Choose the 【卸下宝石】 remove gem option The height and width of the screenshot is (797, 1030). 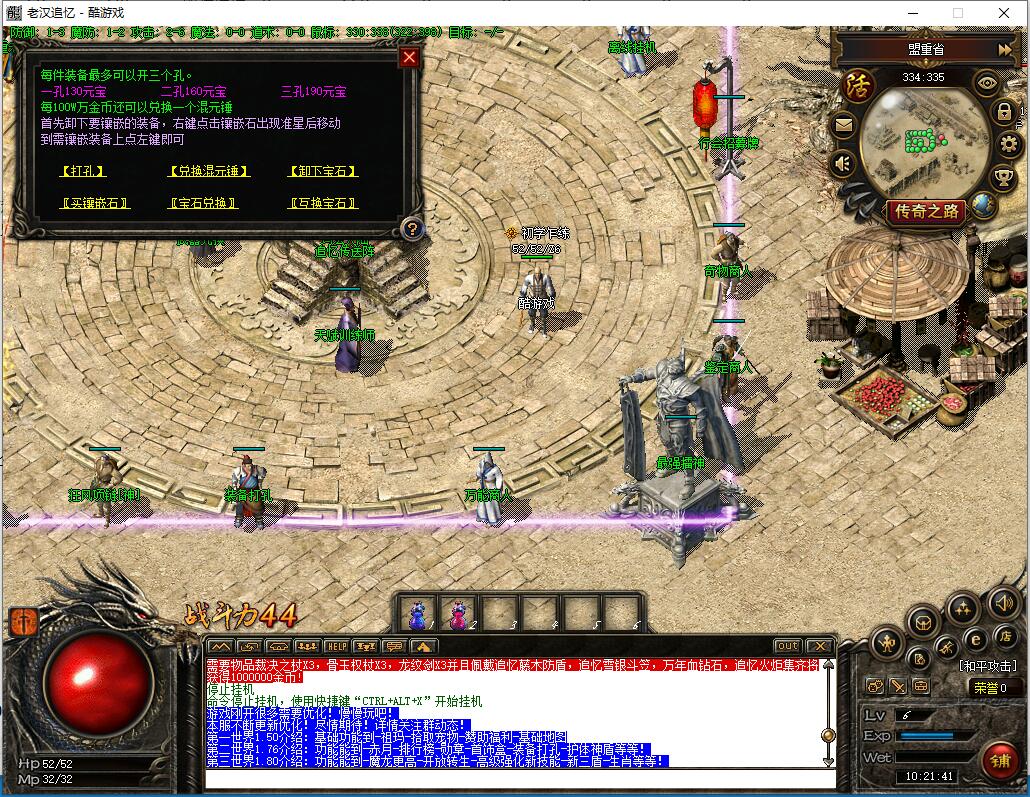coord(323,171)
